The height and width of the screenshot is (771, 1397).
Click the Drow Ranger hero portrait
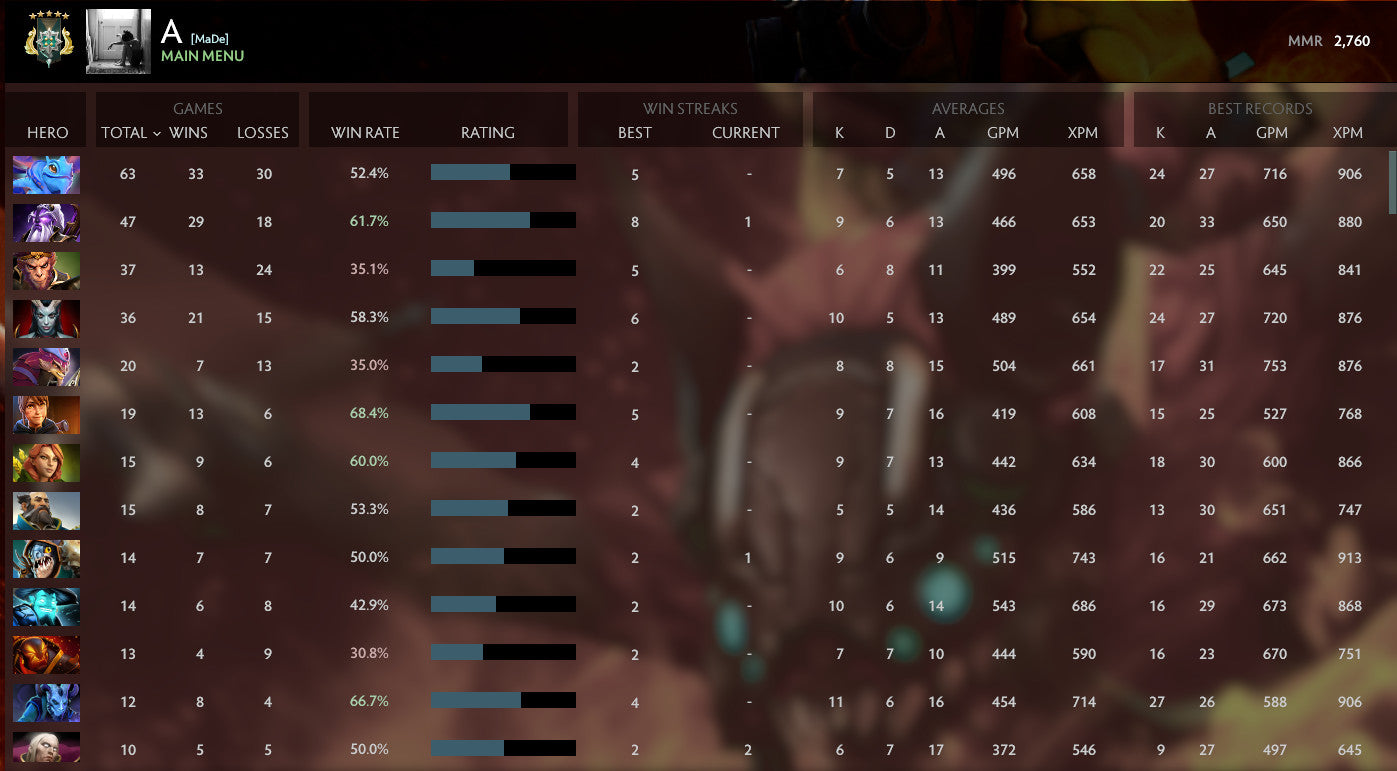click(x=45, y=750)
